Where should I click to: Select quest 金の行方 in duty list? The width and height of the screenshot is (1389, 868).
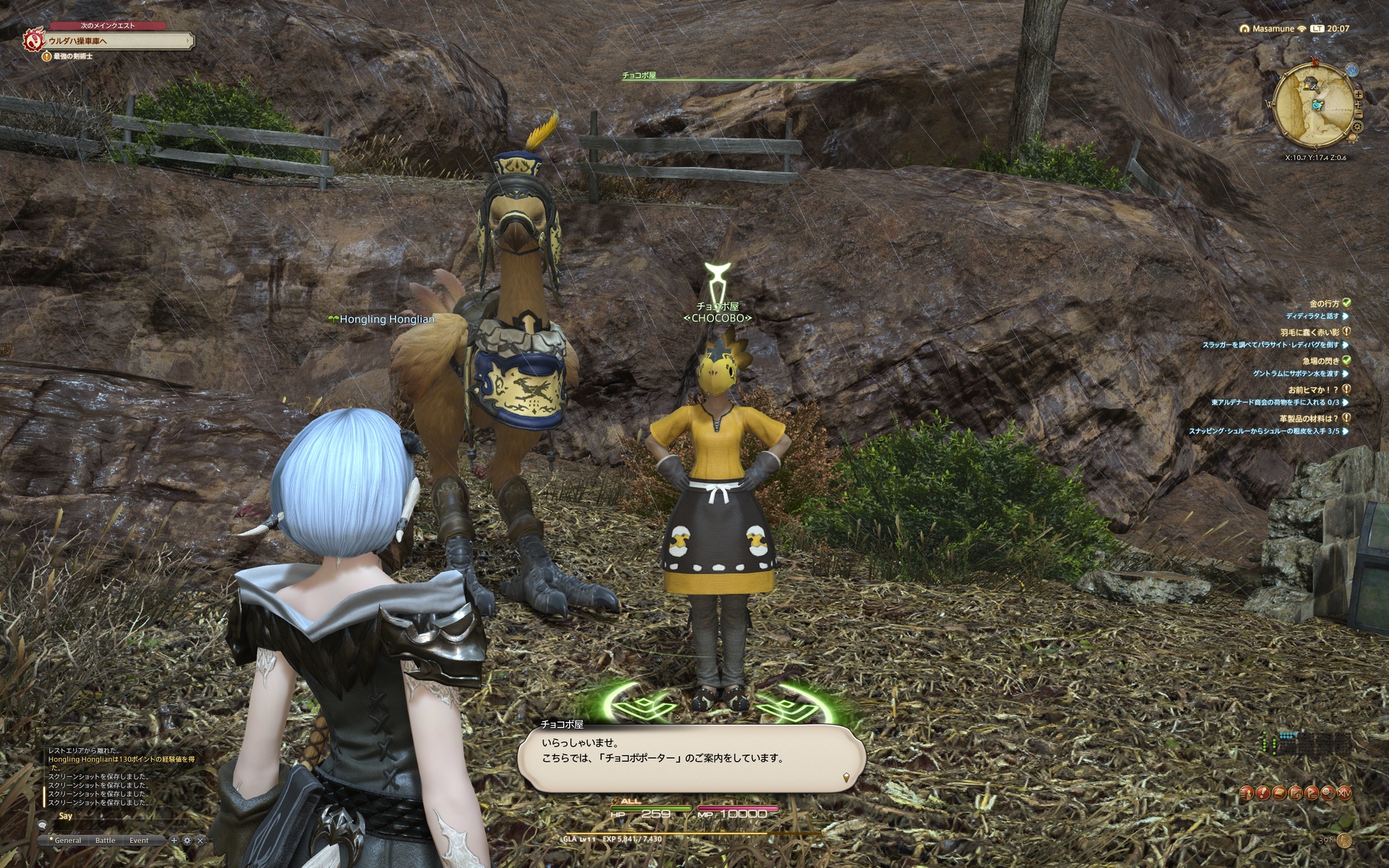(x=1324, y=304)
